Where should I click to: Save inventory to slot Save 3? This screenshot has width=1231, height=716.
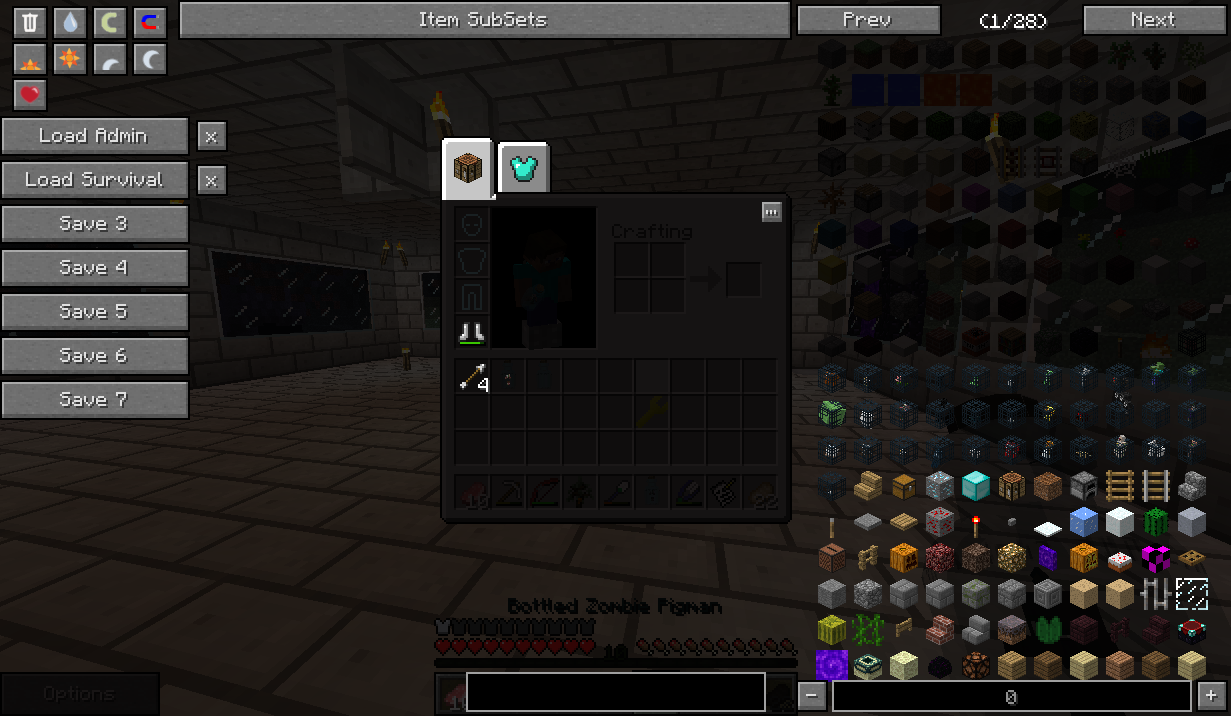94,224
